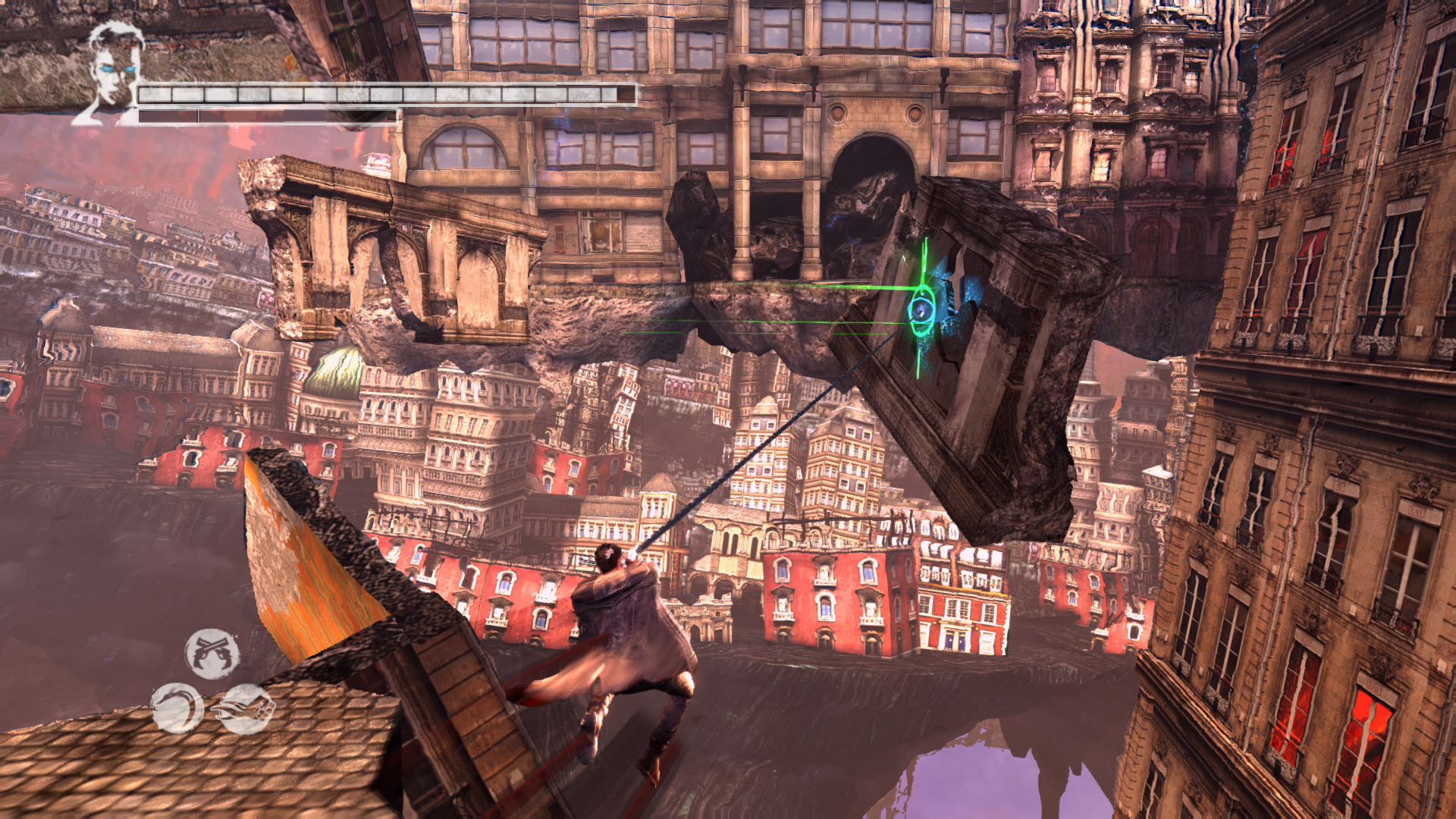
Task: Select the crossed pistols weapon icon
Action: (212, 653)
